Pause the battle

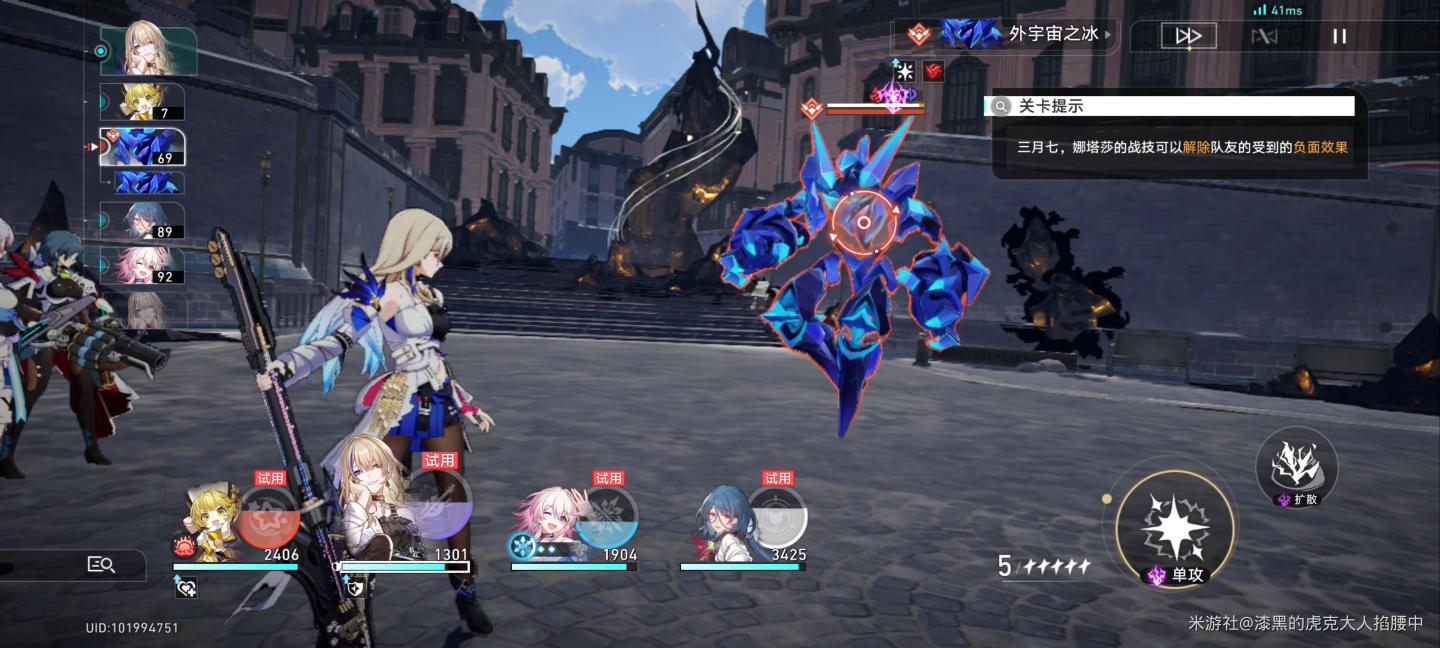pyautogui.click(x=1339, y=37)
